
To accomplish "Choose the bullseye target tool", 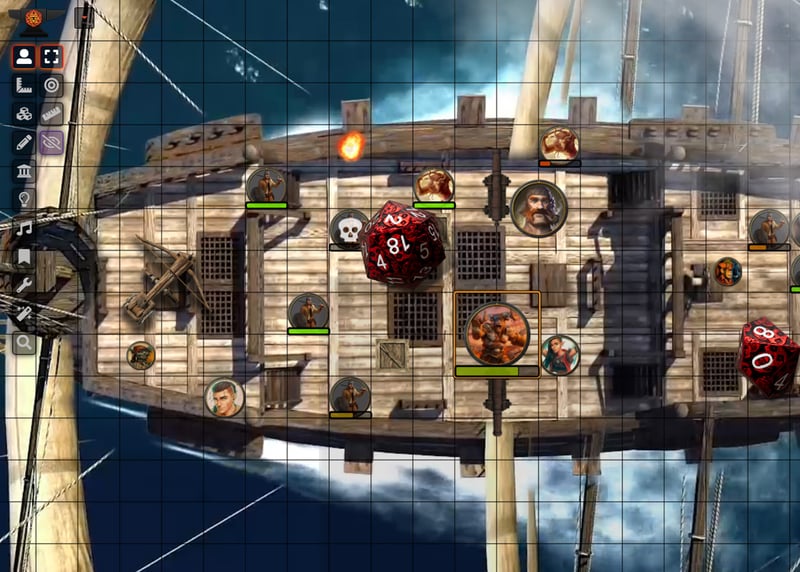I will 51,85.
